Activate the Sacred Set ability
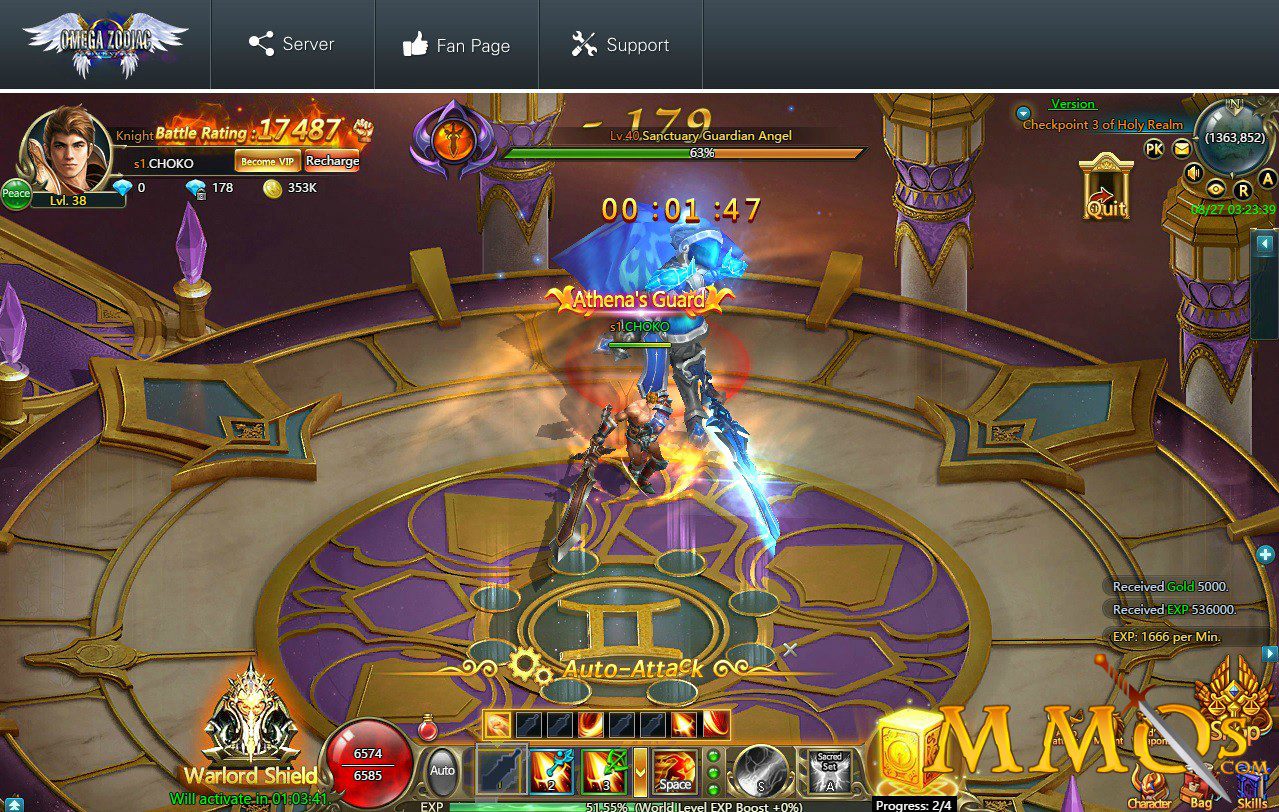This screenshot has width=1279, height=812. tap(830, 772)
